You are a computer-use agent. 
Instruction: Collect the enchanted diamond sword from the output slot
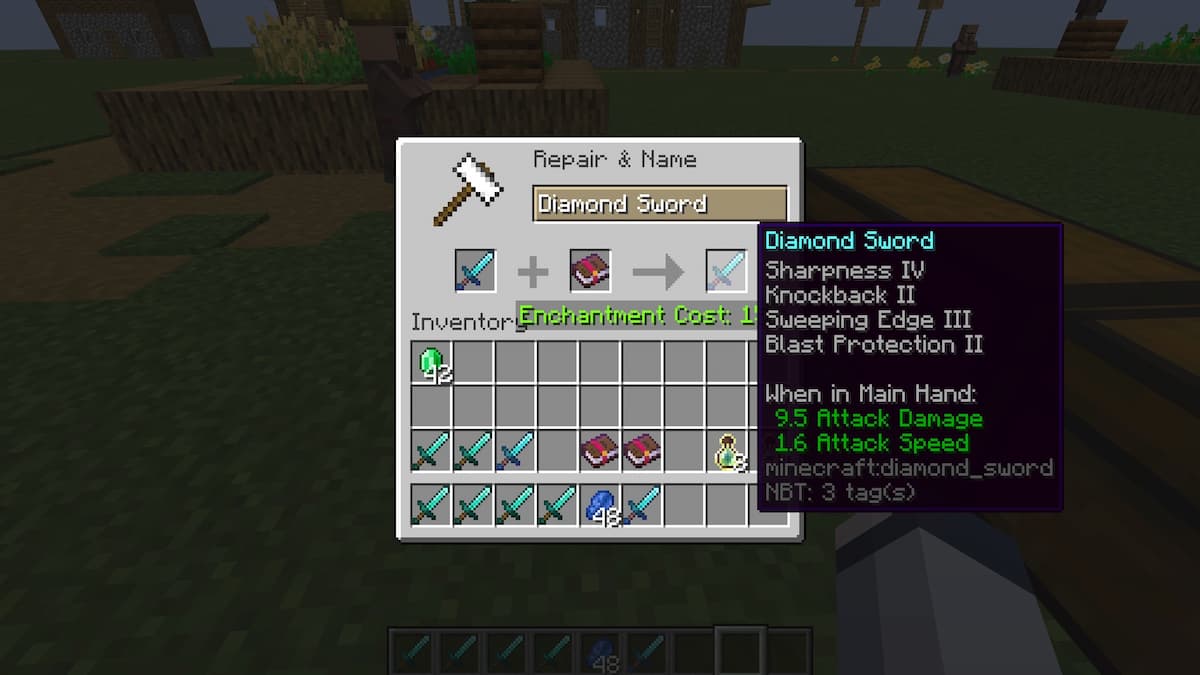(x=726, y=271)
